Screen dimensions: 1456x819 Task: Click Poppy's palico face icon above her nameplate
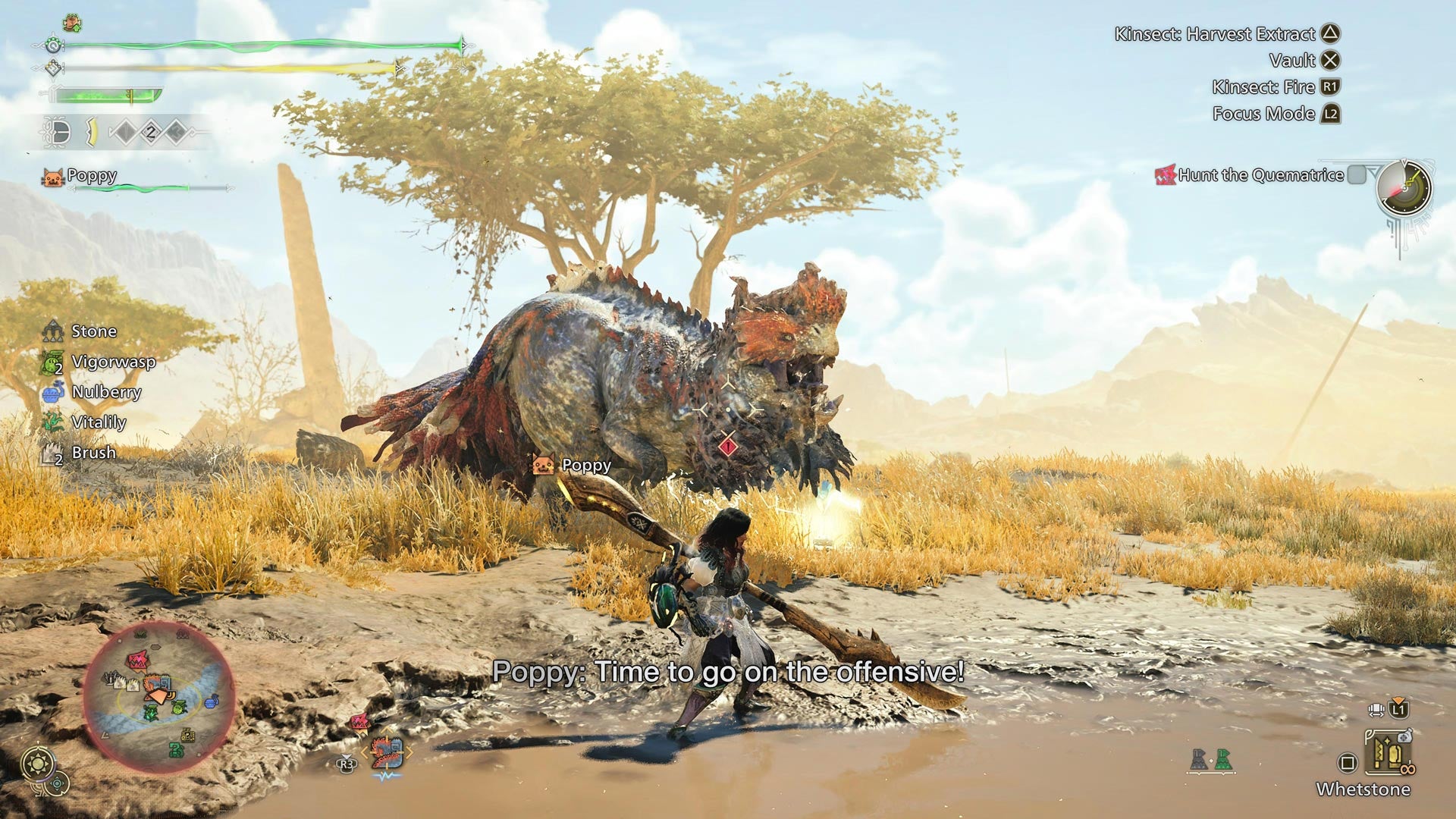pos(54,176)
